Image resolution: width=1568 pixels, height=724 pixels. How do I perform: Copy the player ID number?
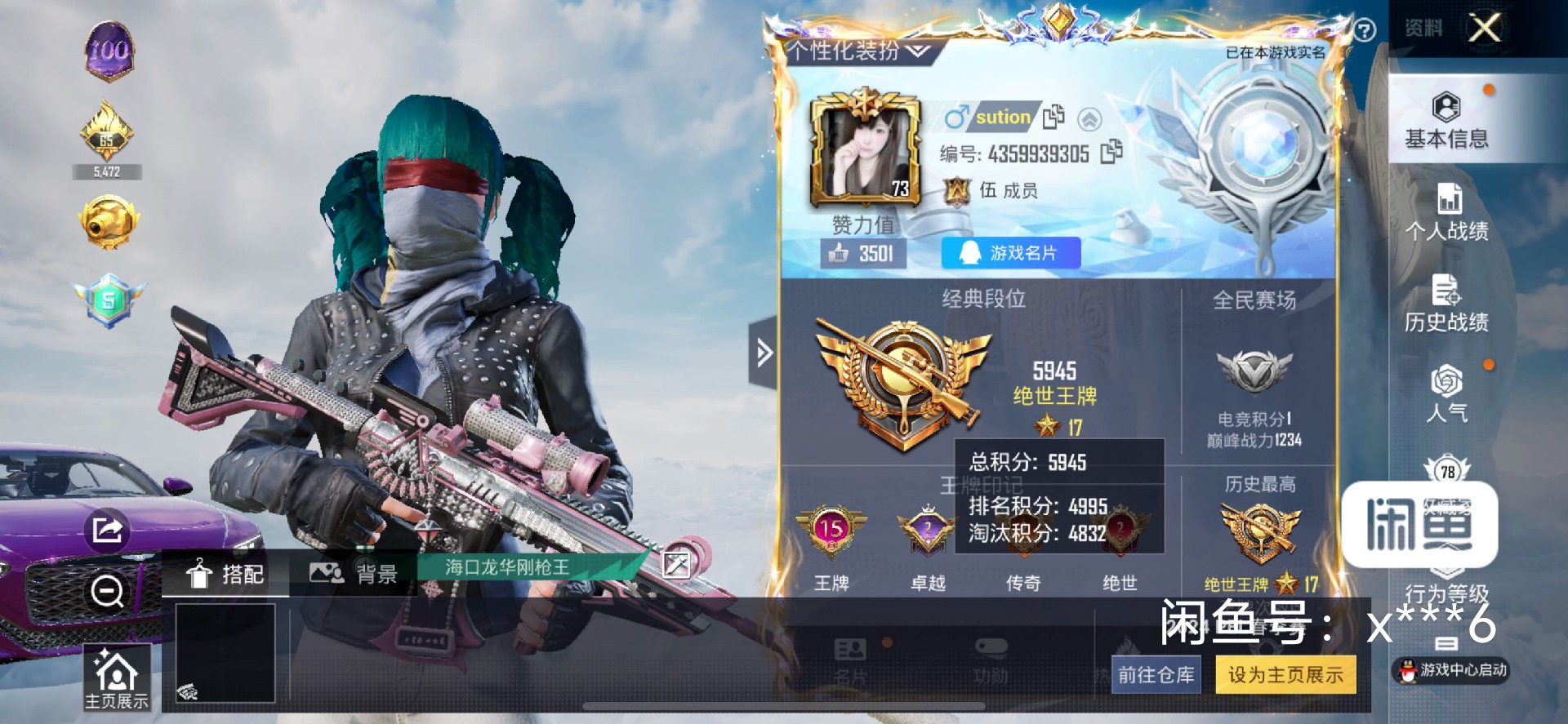(x=1111, y=153)
